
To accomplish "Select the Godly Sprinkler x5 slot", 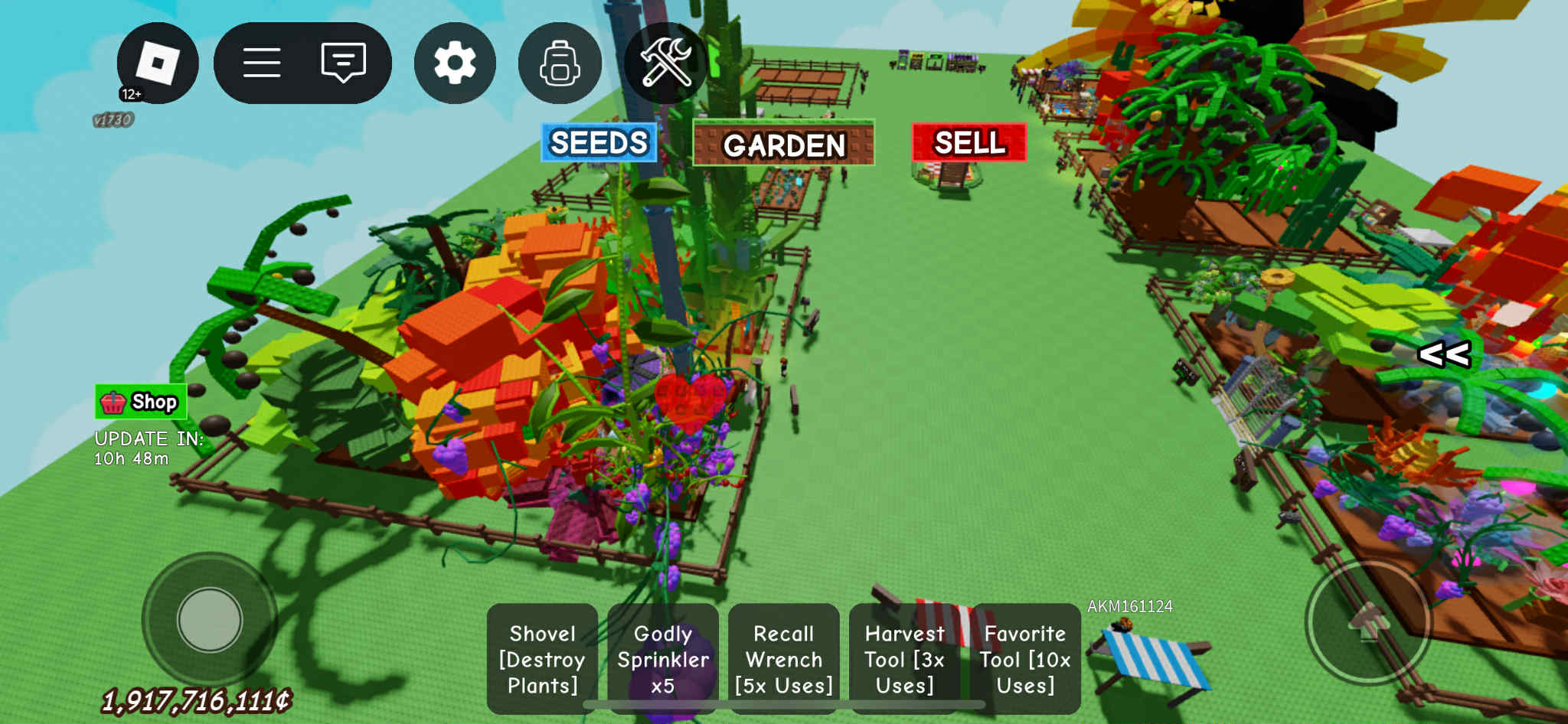I will 663,659.
